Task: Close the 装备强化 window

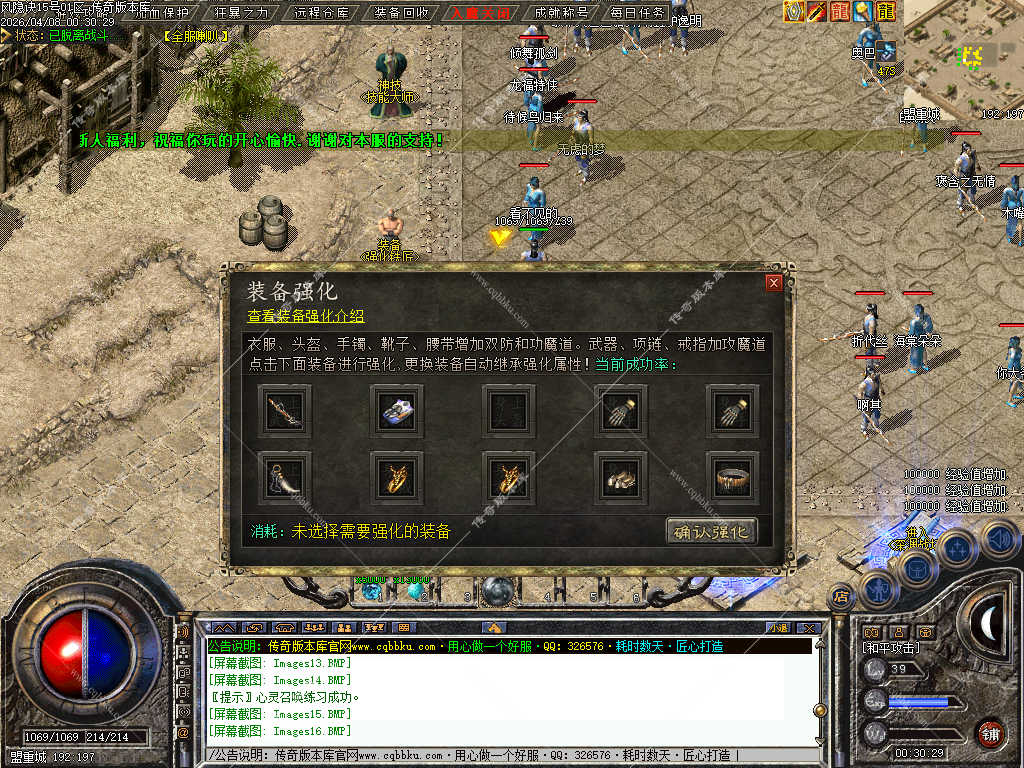Action: 773,283
